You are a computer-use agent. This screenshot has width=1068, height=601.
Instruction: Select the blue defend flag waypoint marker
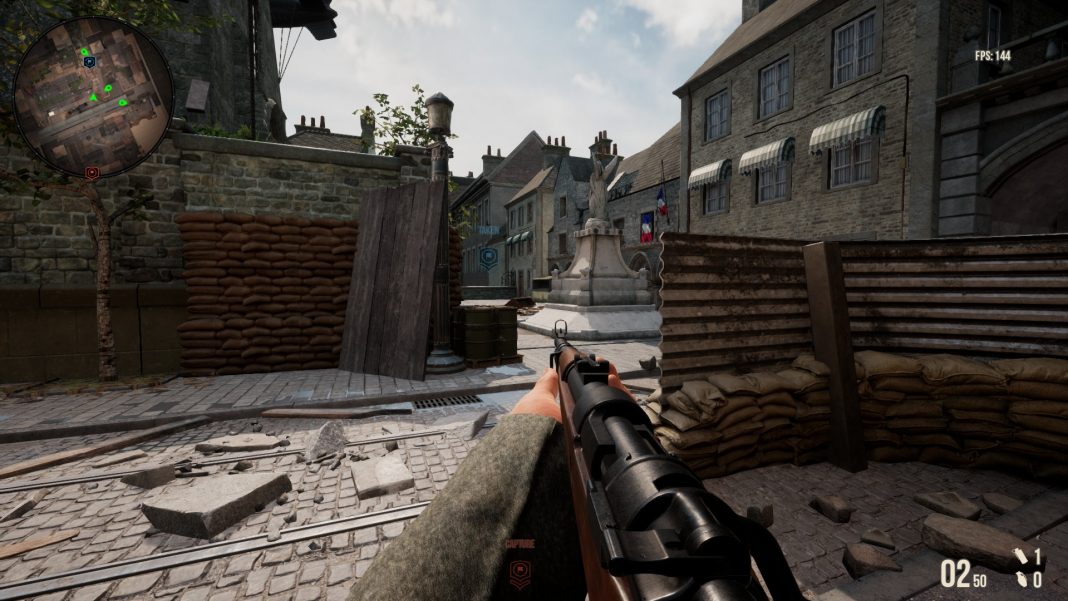click(x=488, y=257)
